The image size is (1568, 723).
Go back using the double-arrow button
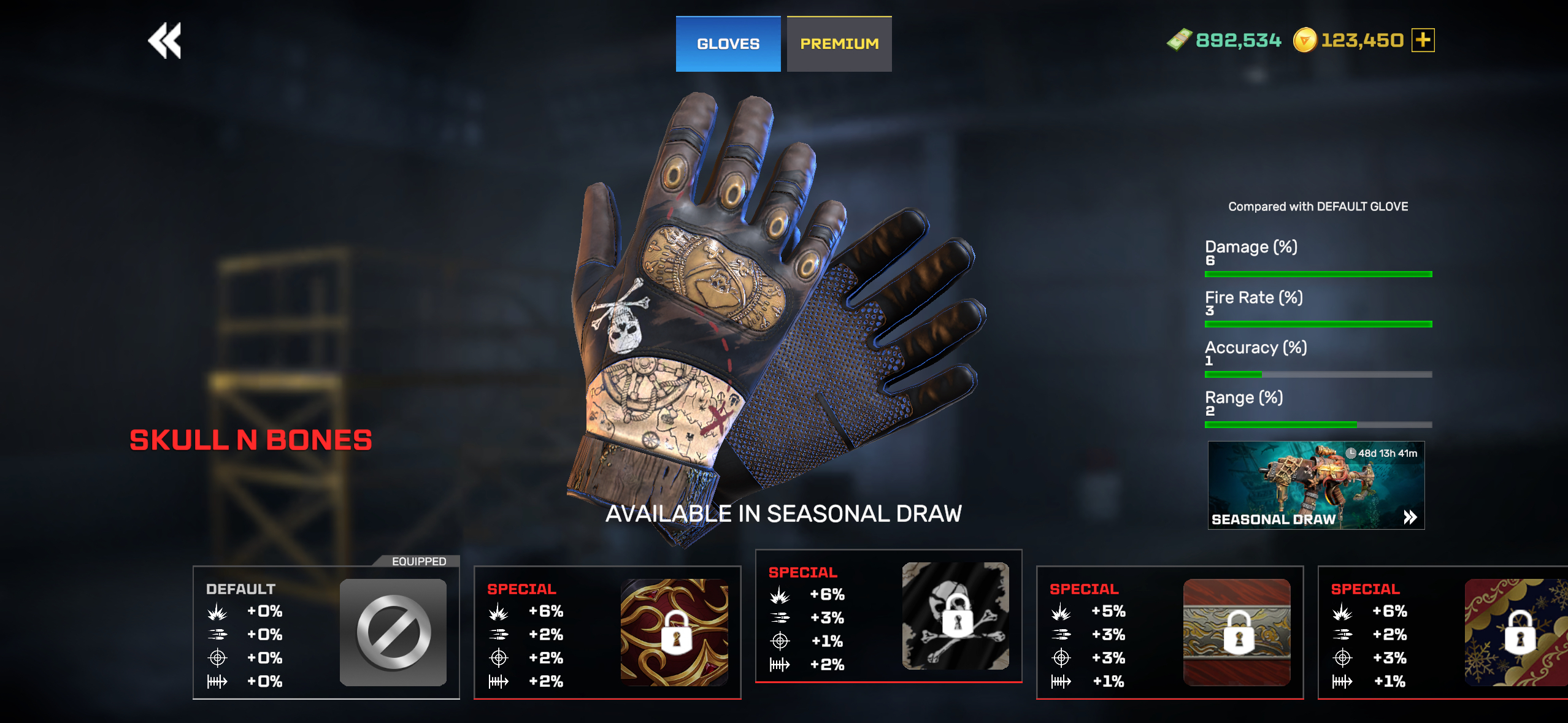point(164,41)
